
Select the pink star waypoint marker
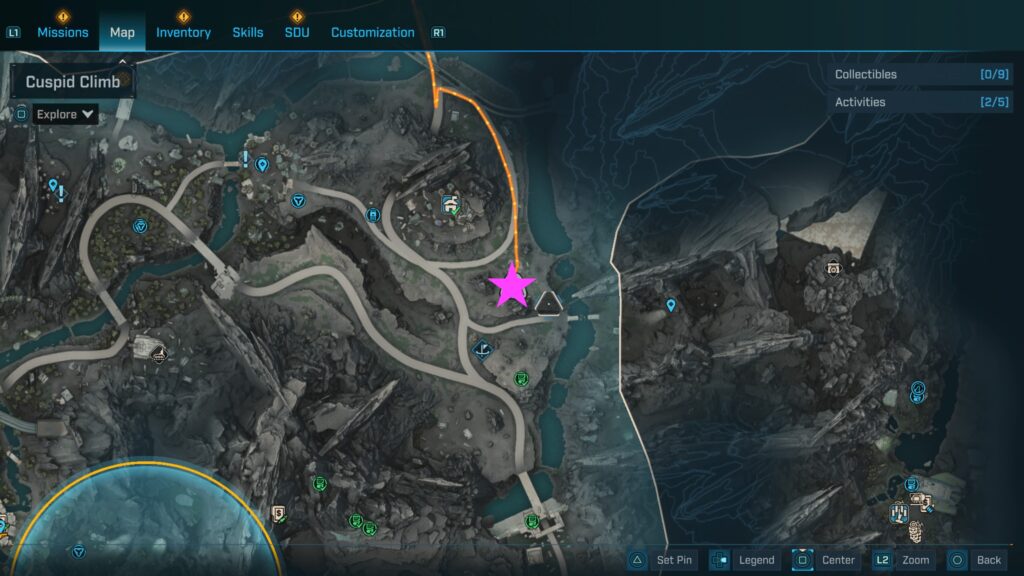513,286
